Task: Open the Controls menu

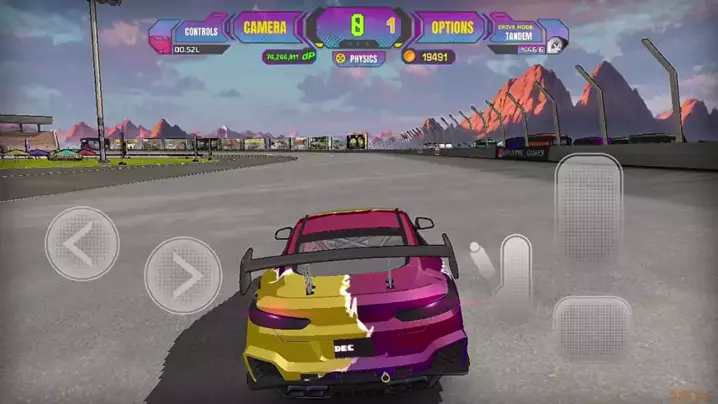Action: pyautogui.click(x=201, y=31)
